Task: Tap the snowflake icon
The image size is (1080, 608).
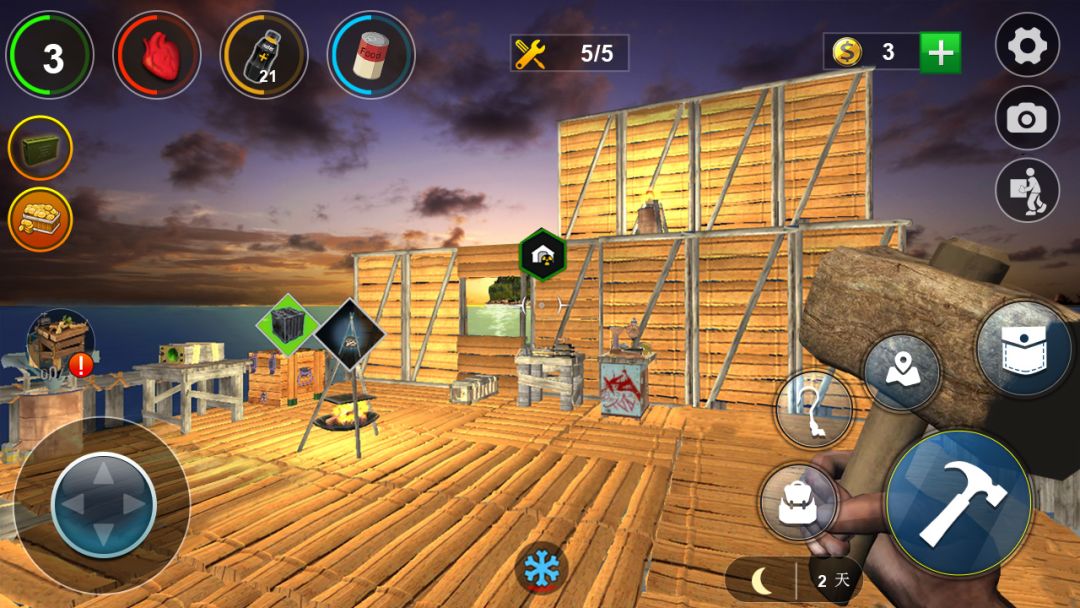Action: (541, 567)
